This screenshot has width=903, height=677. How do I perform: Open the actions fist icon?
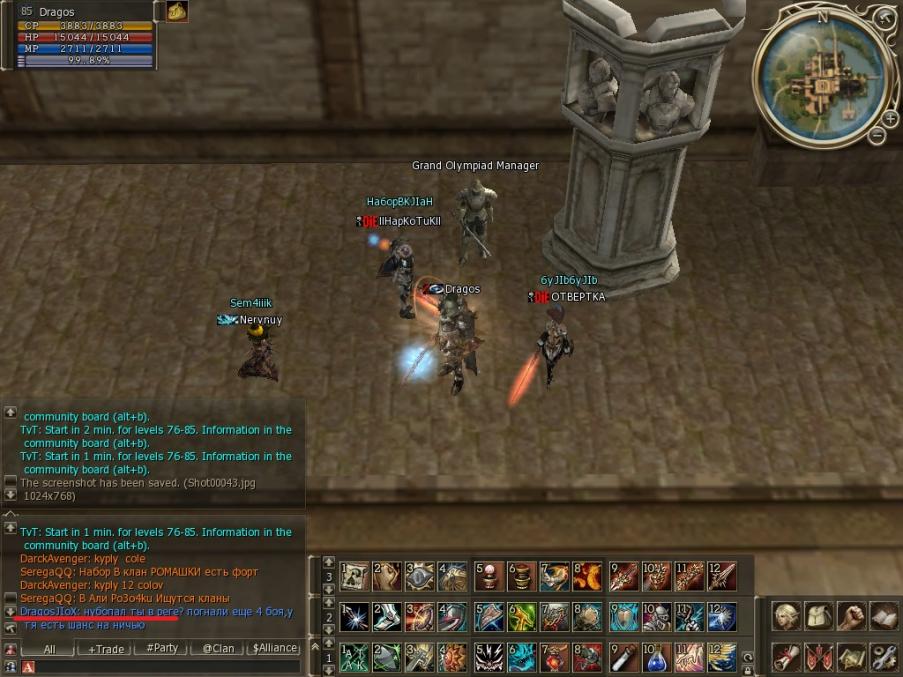[x=850, y=616]
